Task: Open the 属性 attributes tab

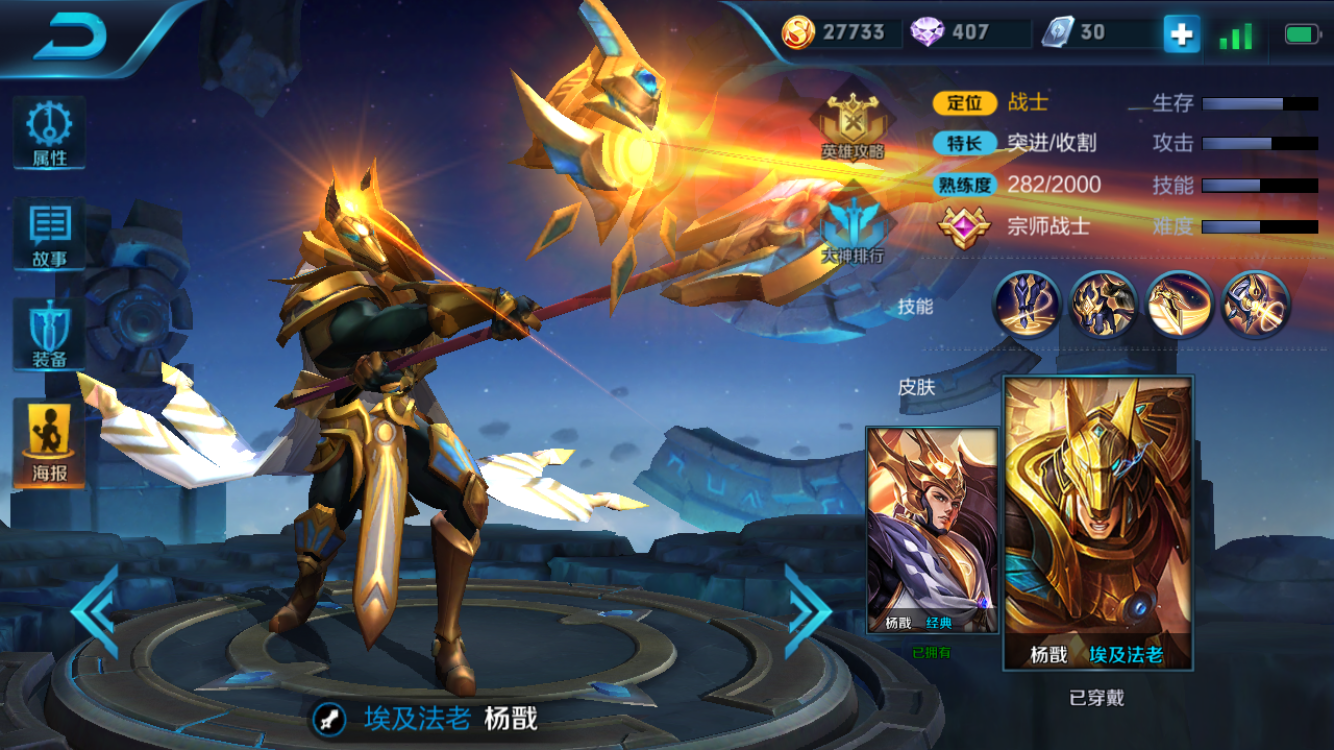Action: pos(49,132)
